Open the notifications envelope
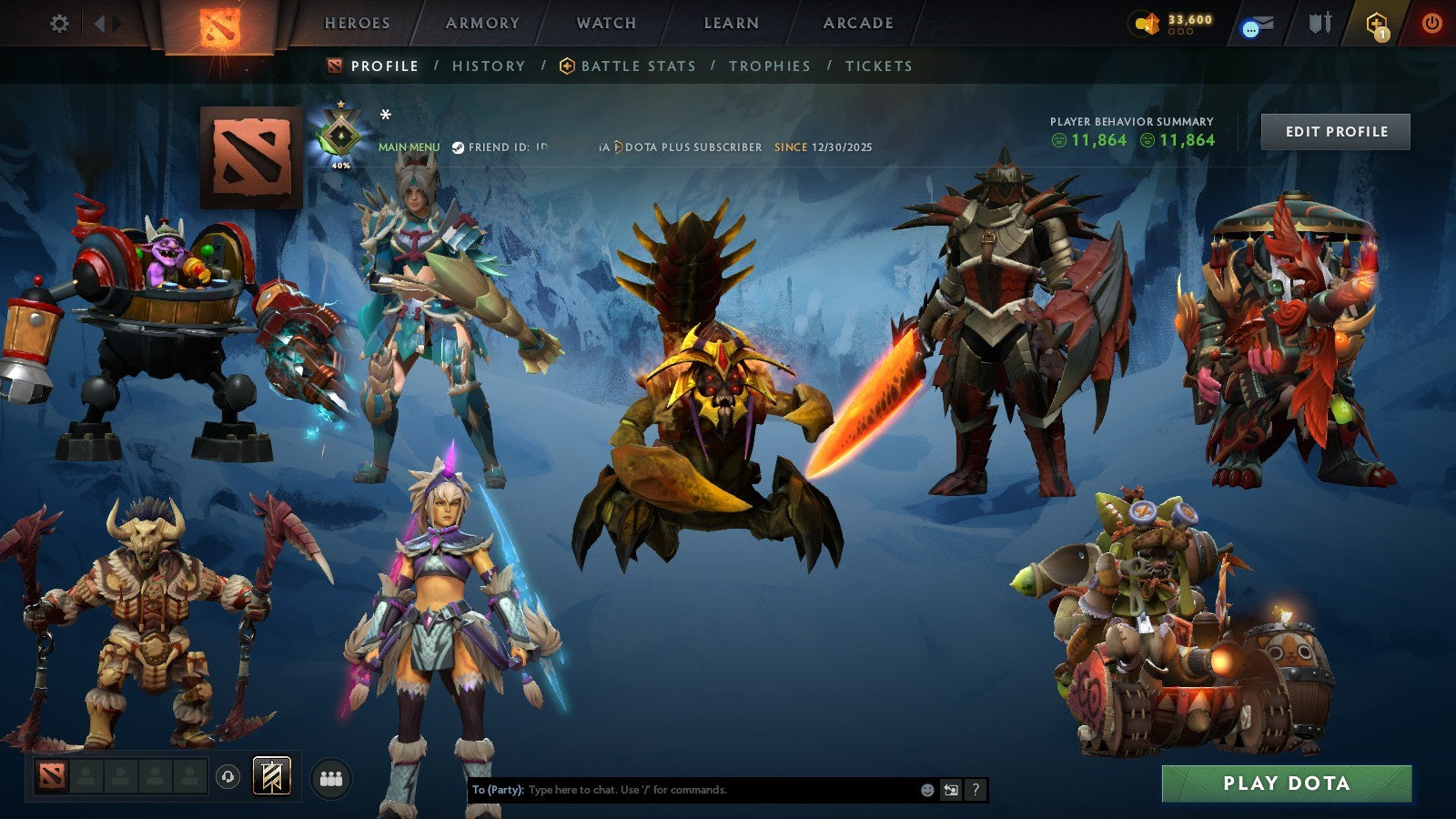Viewport: 1456px width, 819px height. click(x=1258, y=24)
